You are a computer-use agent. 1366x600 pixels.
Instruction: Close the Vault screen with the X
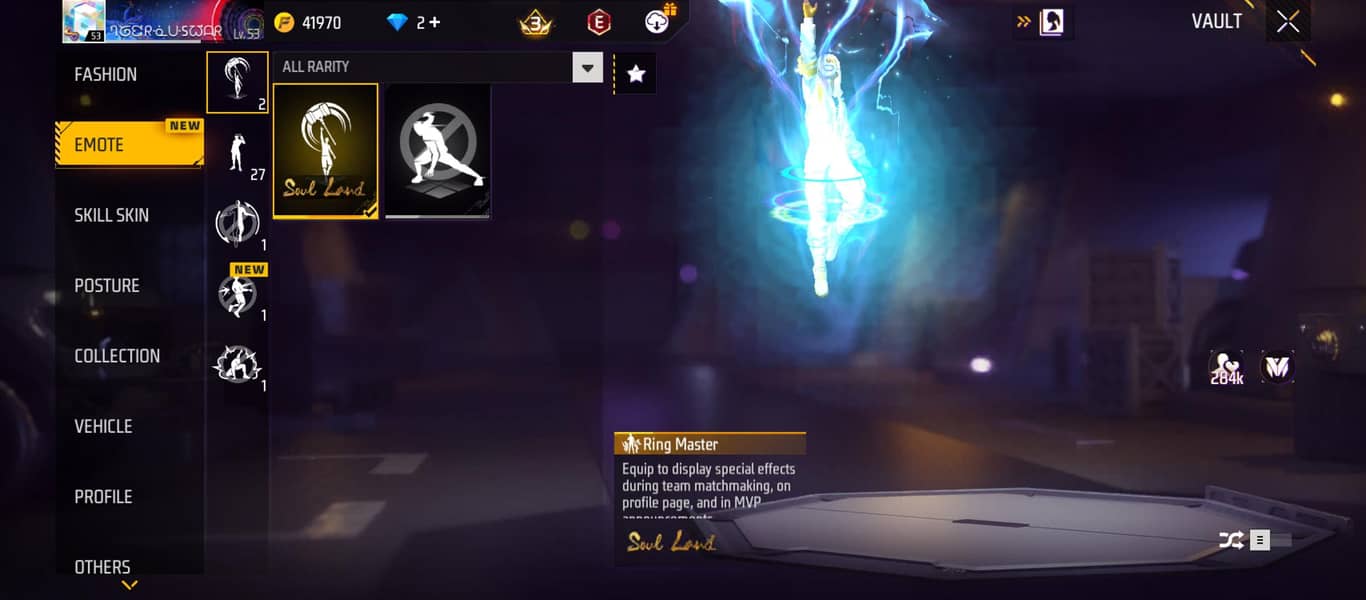(1288, 22)
